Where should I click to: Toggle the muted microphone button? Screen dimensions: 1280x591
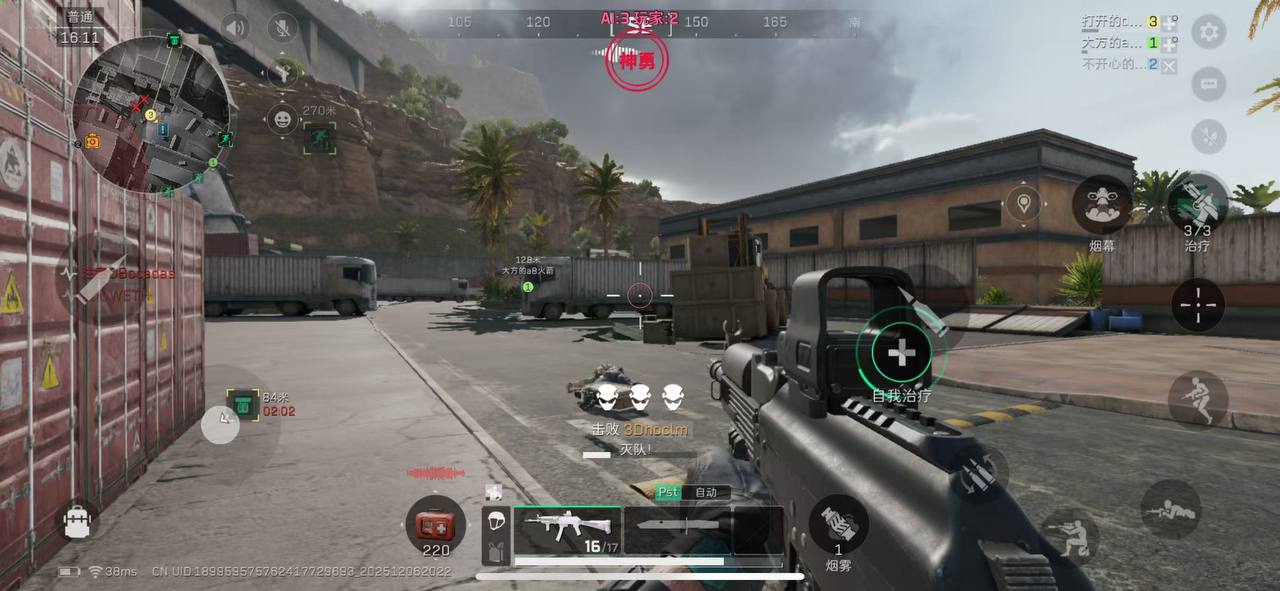coord(283,27)
